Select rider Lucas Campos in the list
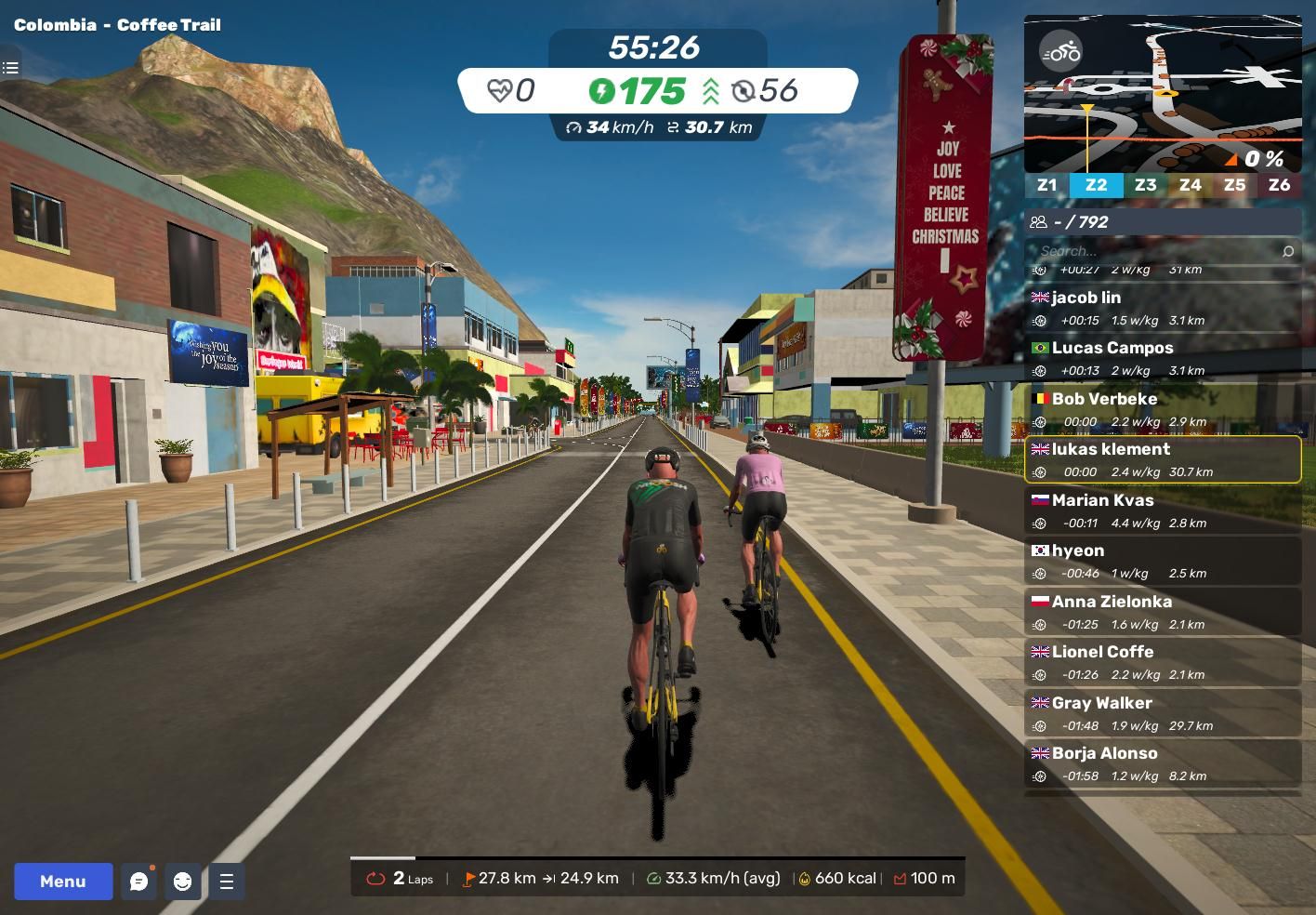This screenshot has height=915, width=1316. [x=1163, y=358]
